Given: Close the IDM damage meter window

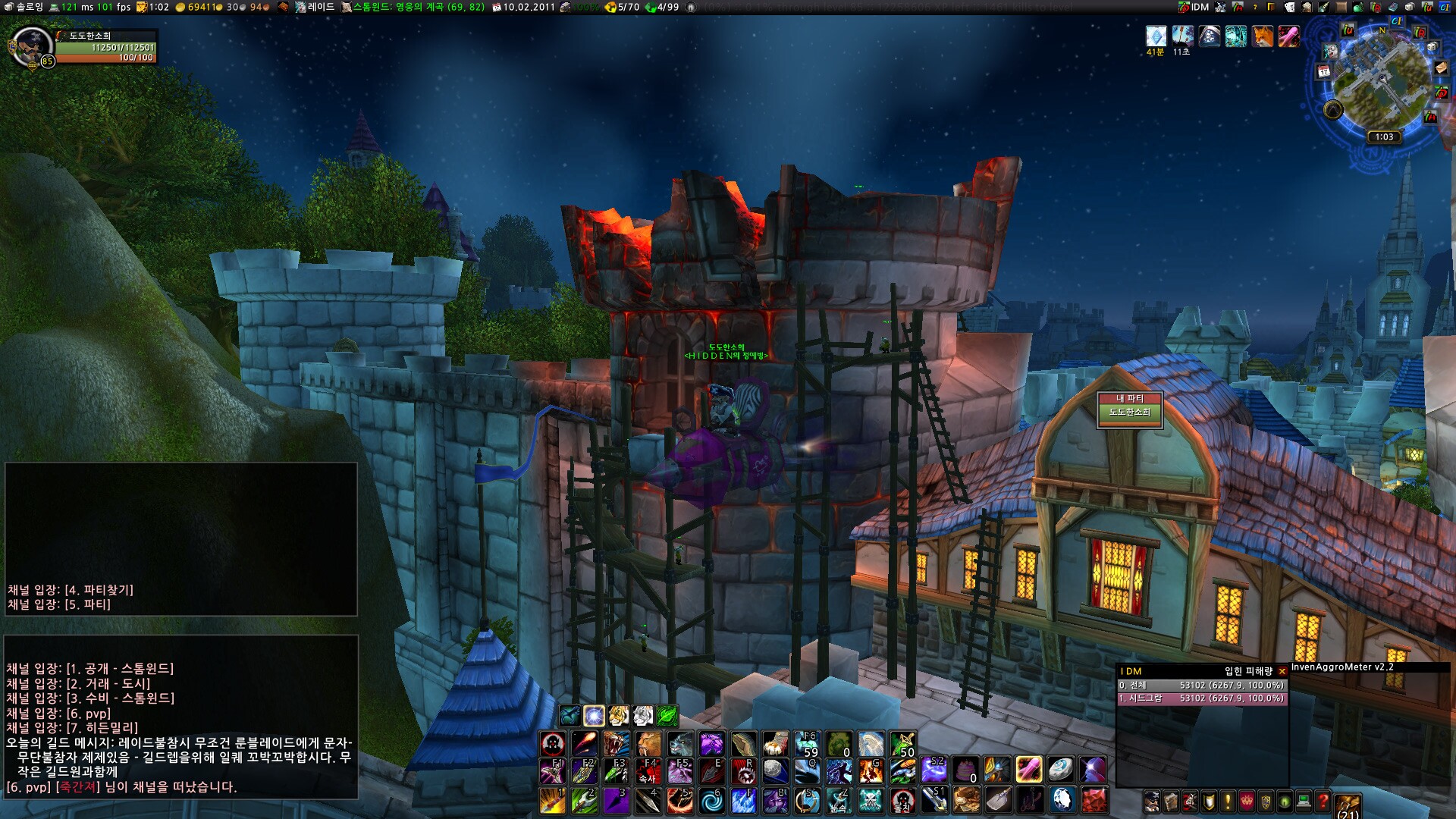Looking at the screenshot, I should pos(1282,671).
